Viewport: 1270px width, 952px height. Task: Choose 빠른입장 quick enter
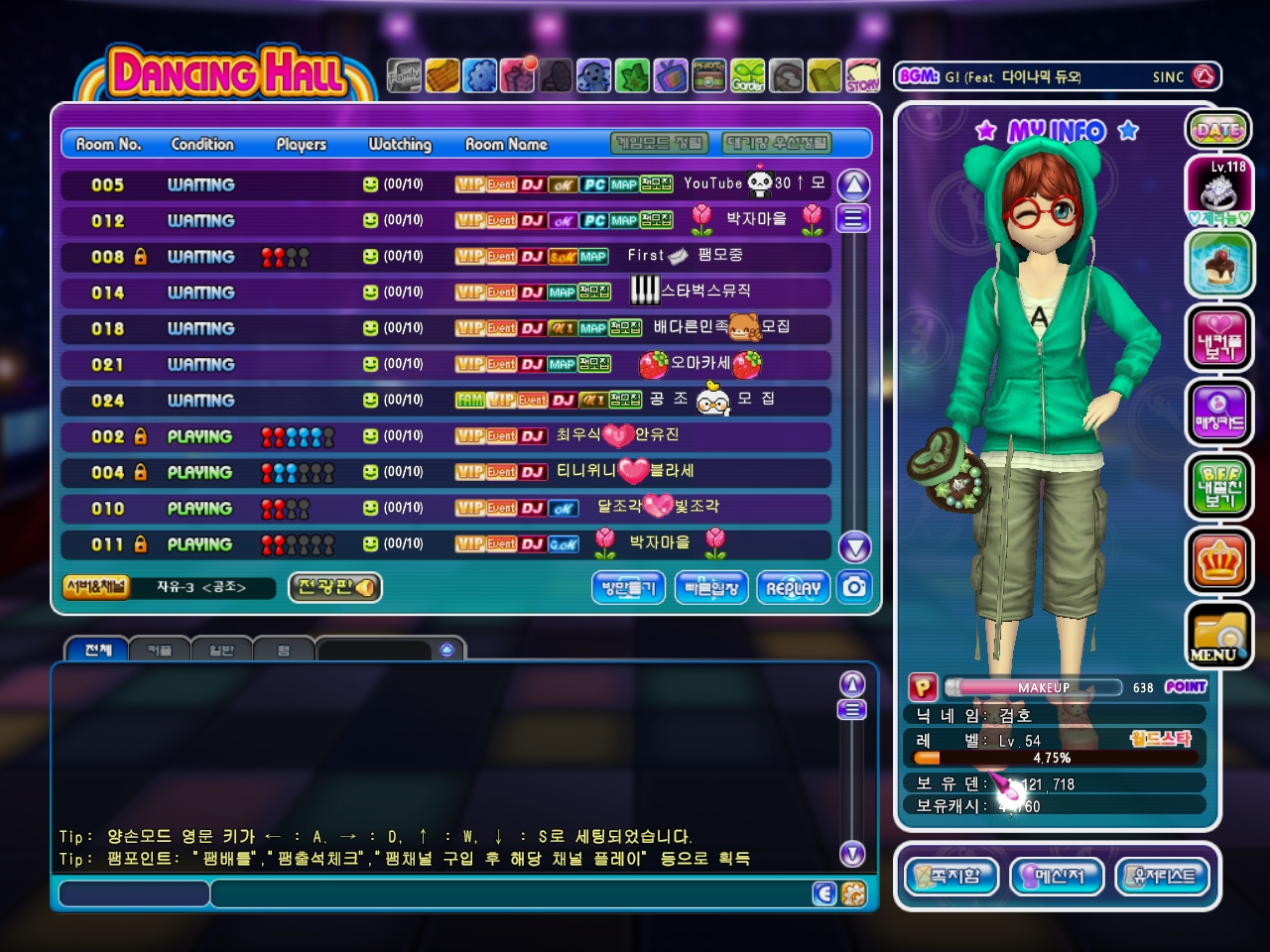(x=711, y=587)
